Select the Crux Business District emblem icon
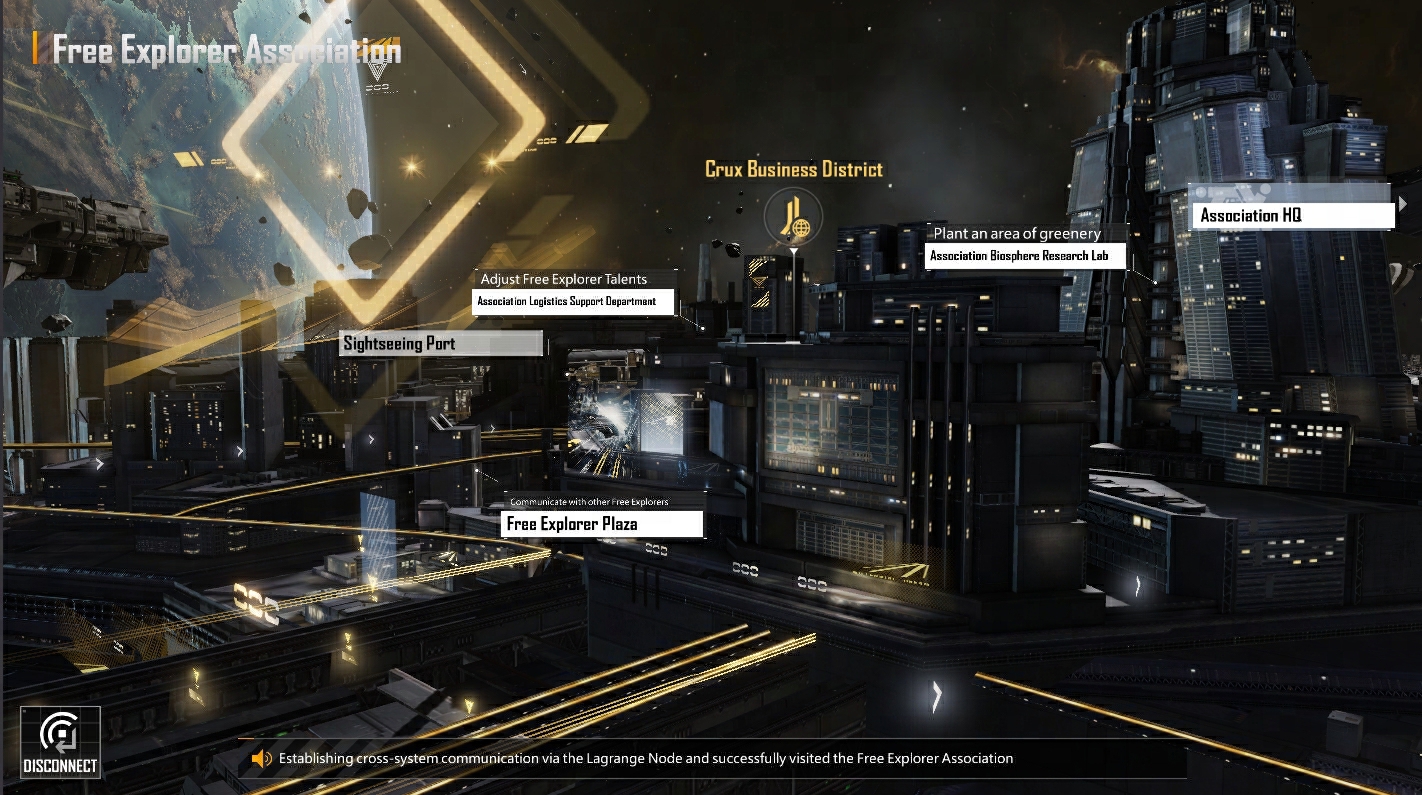The width and height of the screenshot is (1422, 795). [793, 217]
